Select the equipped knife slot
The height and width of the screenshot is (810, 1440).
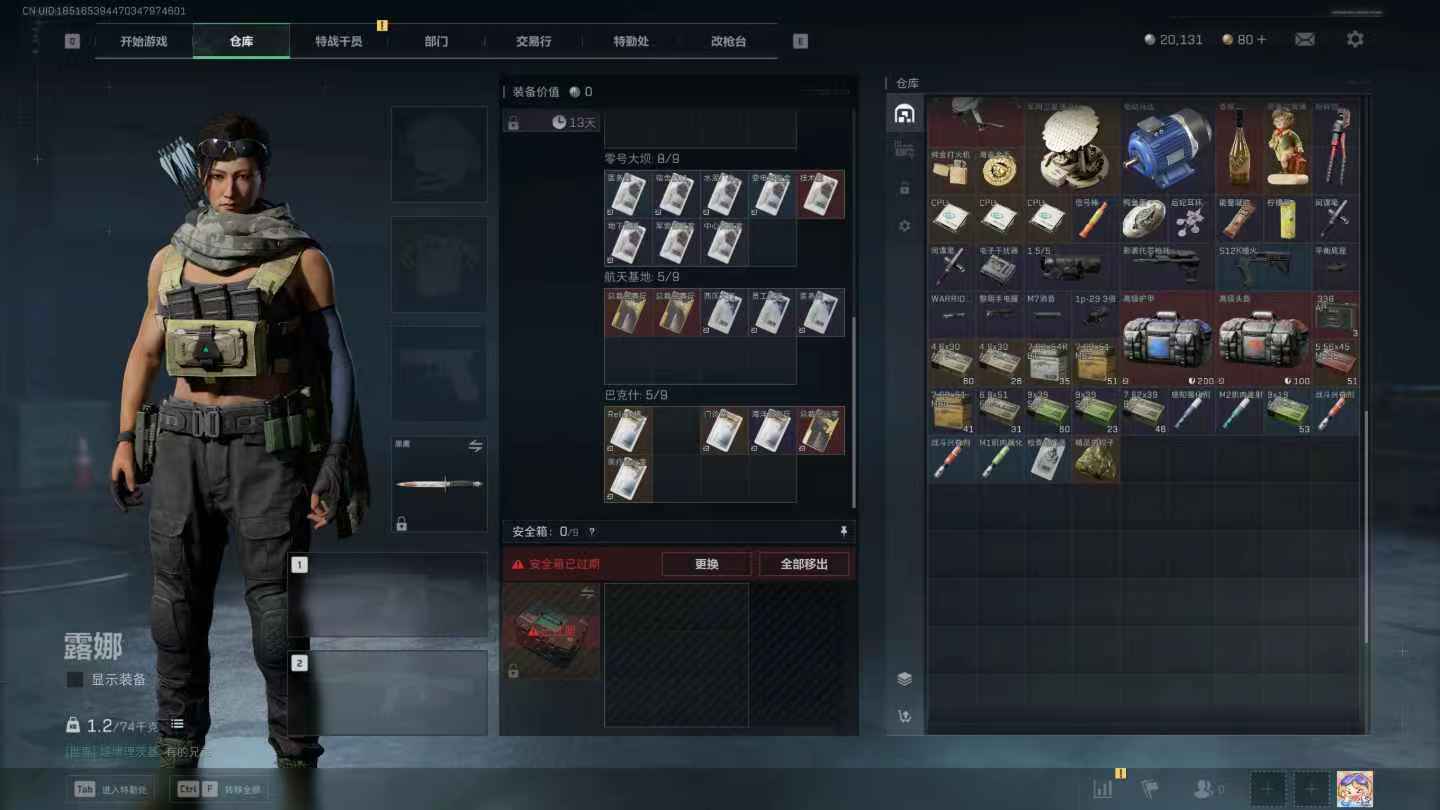439,484
